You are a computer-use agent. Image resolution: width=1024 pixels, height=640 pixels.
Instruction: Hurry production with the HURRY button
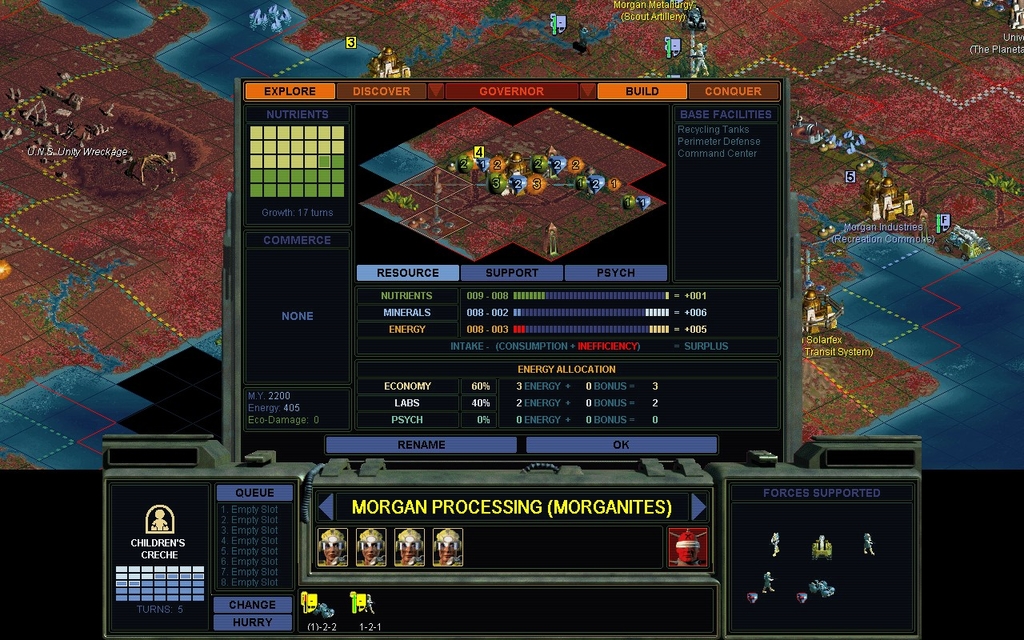pyautogui.click(x=252, y=622)
